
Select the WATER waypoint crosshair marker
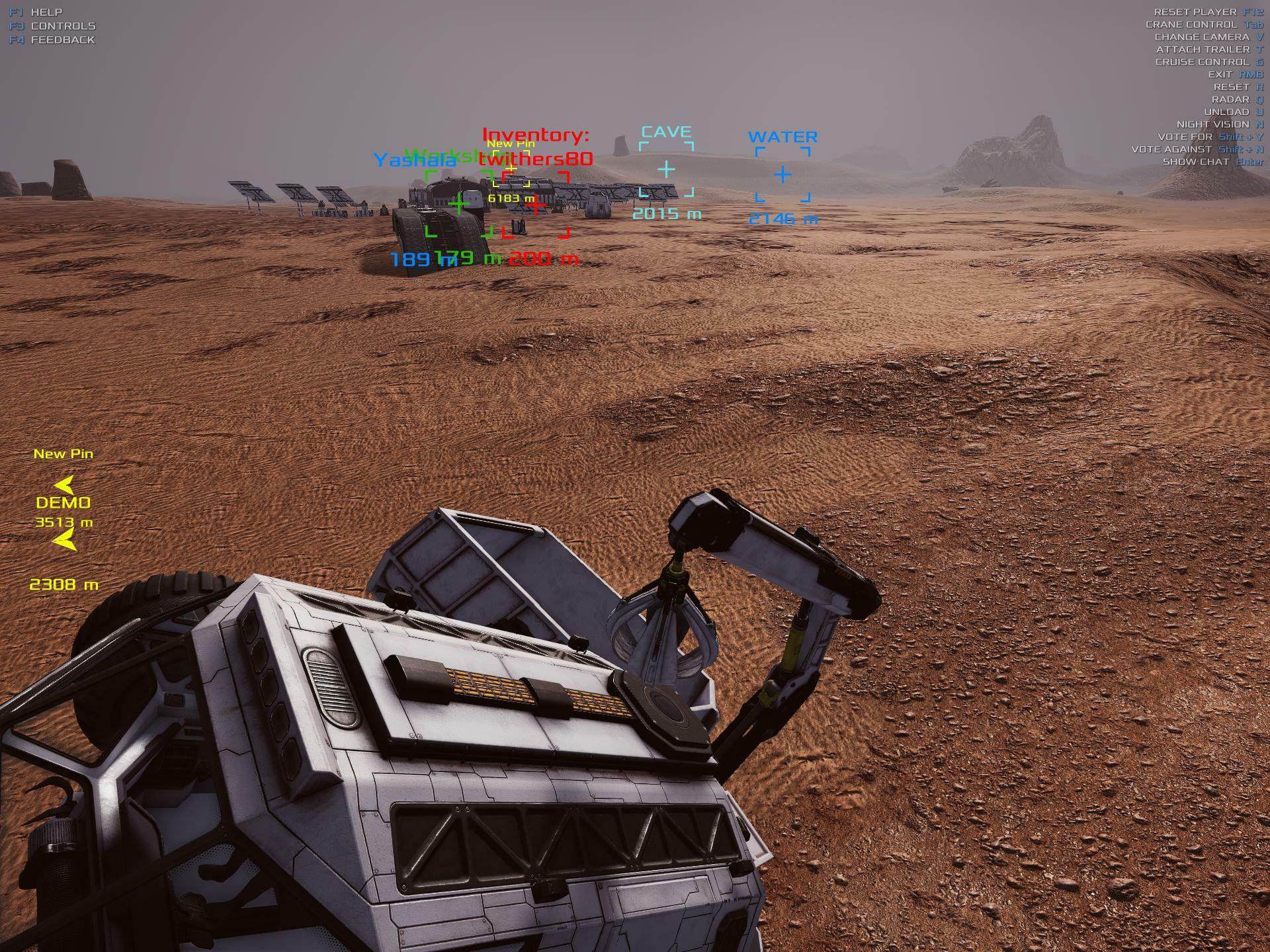tap(783, 175)
